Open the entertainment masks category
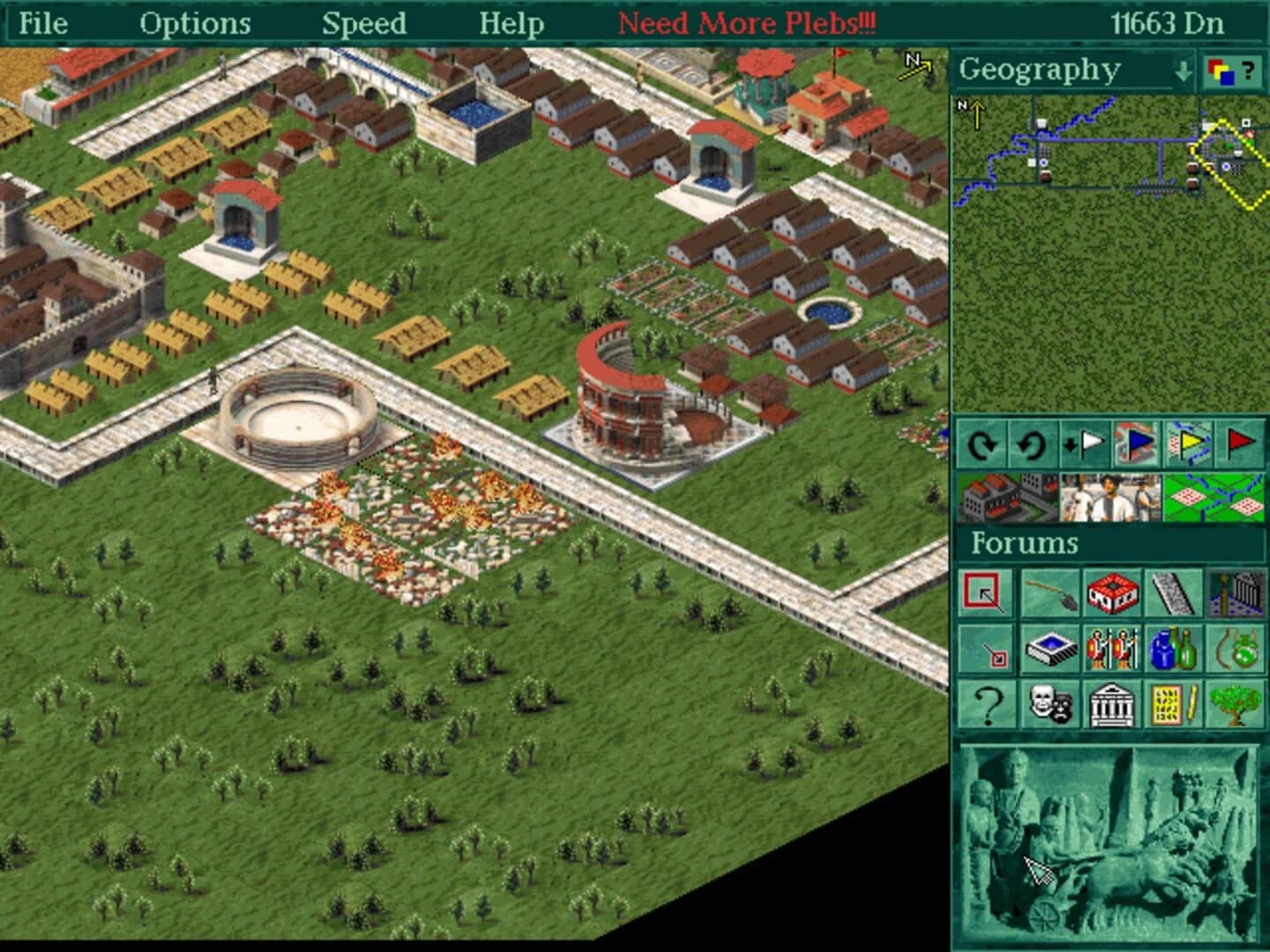1270x952 pixels. (1050, 705)
